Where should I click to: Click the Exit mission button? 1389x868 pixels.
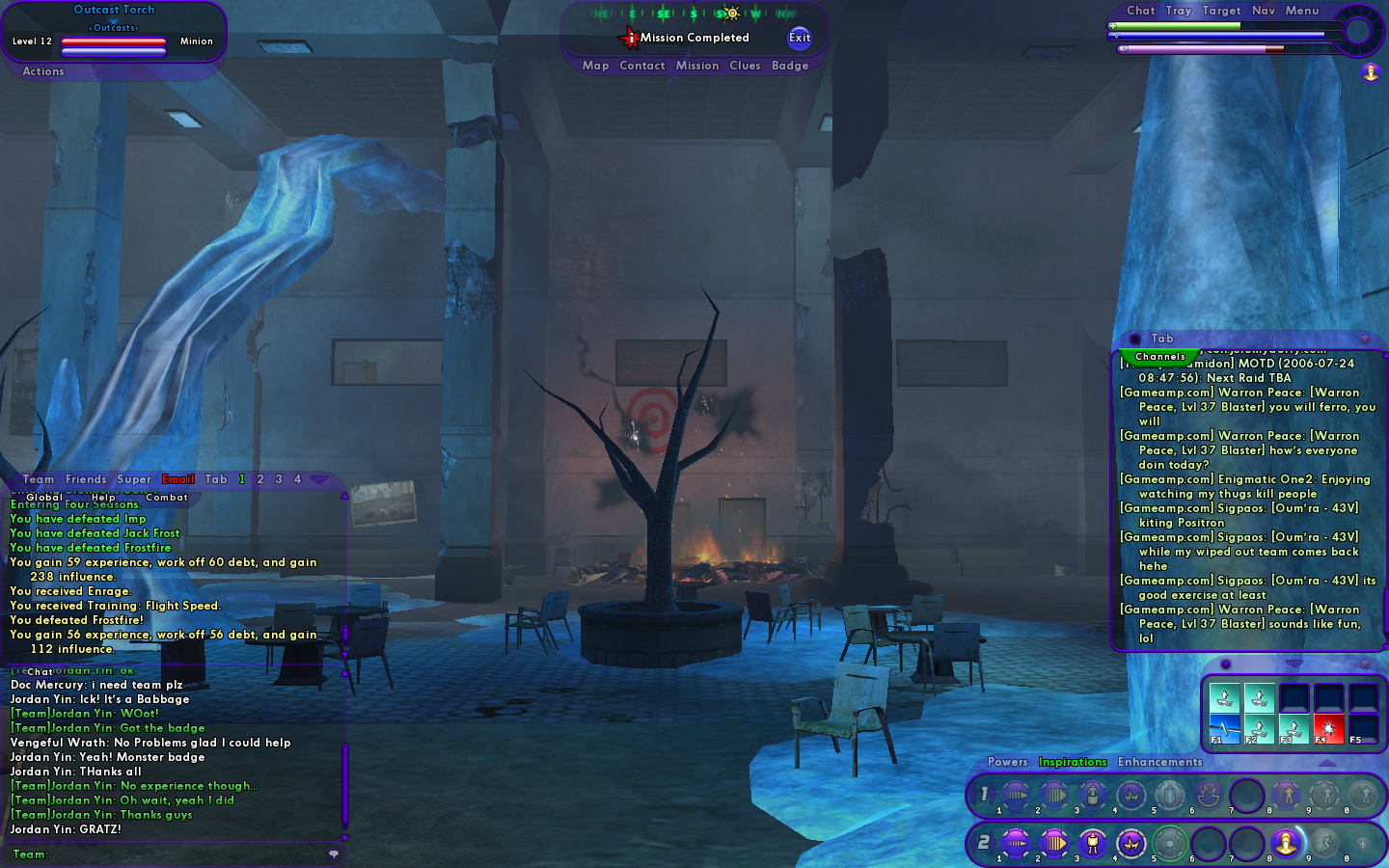click(800, 38)
